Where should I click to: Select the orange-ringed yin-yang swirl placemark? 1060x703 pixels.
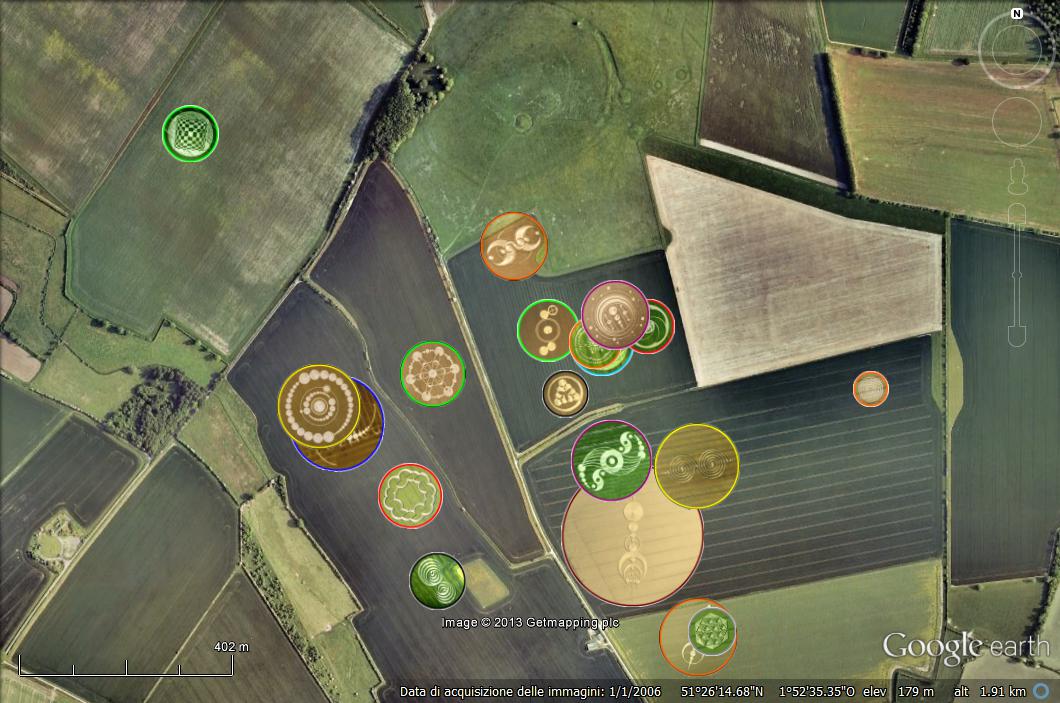point(514,245)
